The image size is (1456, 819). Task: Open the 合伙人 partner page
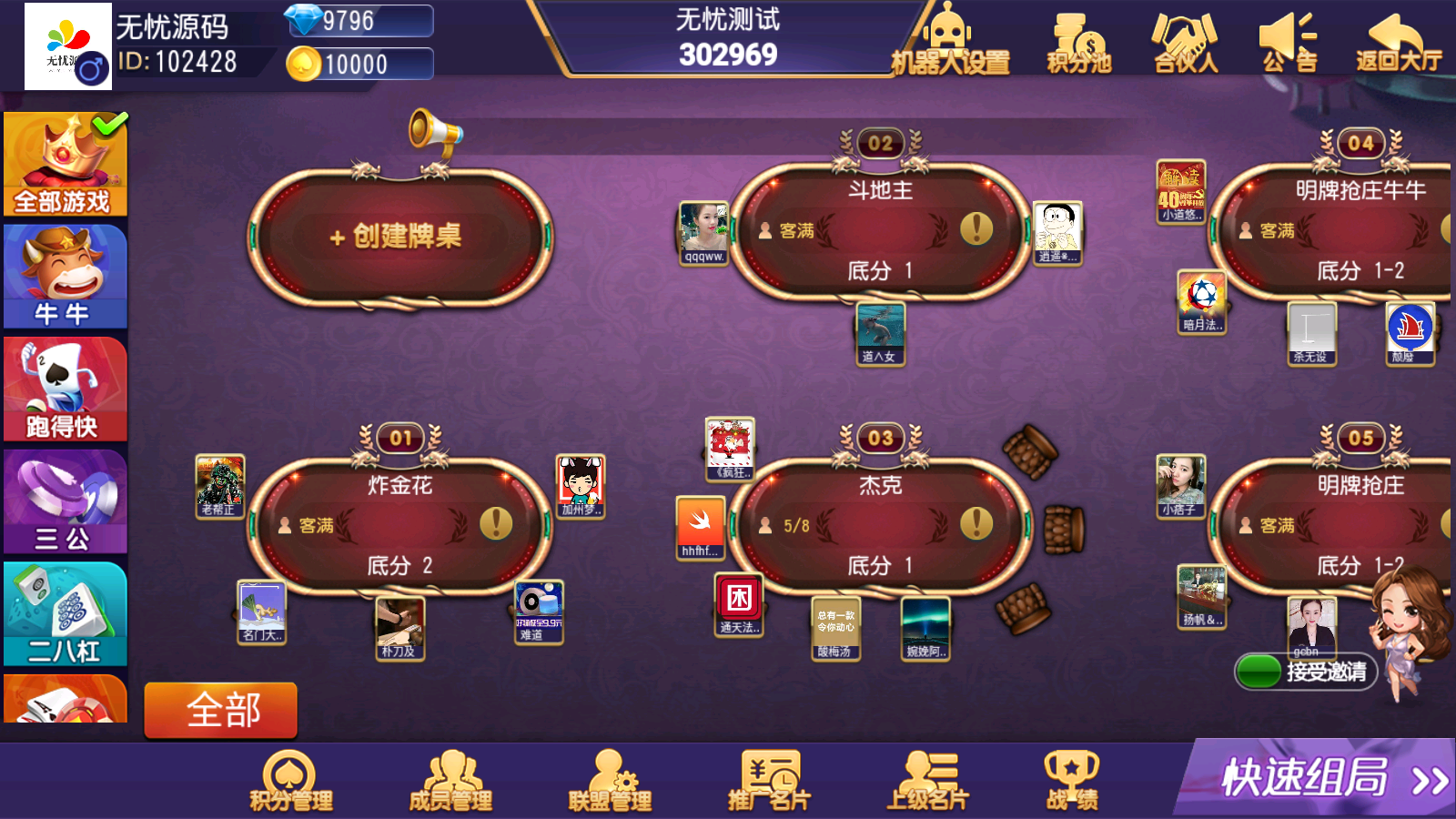[1185, 45]
